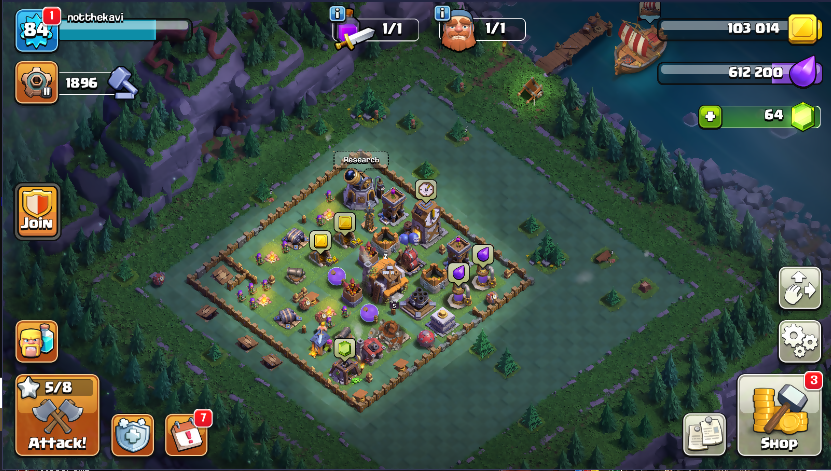831x471 pixels.
Task: Tap the Join clan shield button
Action: 37,211
